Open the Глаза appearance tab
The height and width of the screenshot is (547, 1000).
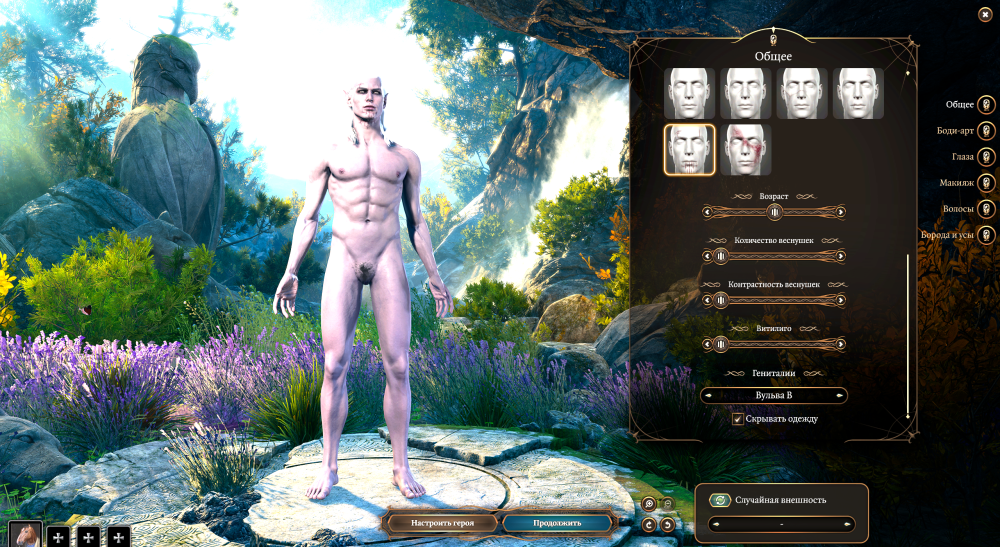pyautogui.click(x=986, y=157)
